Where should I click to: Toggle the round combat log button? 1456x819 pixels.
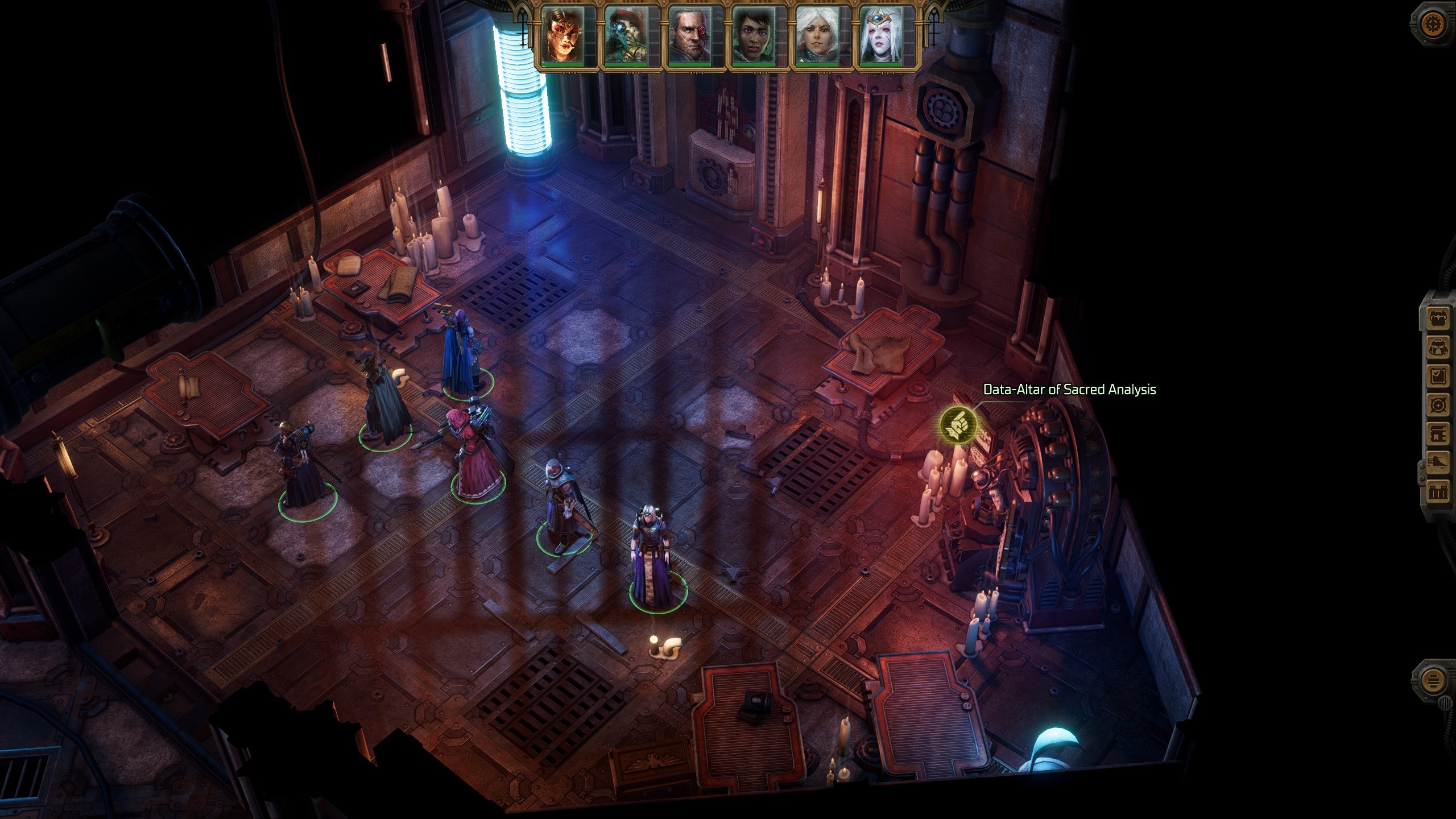pos(1432,680)
